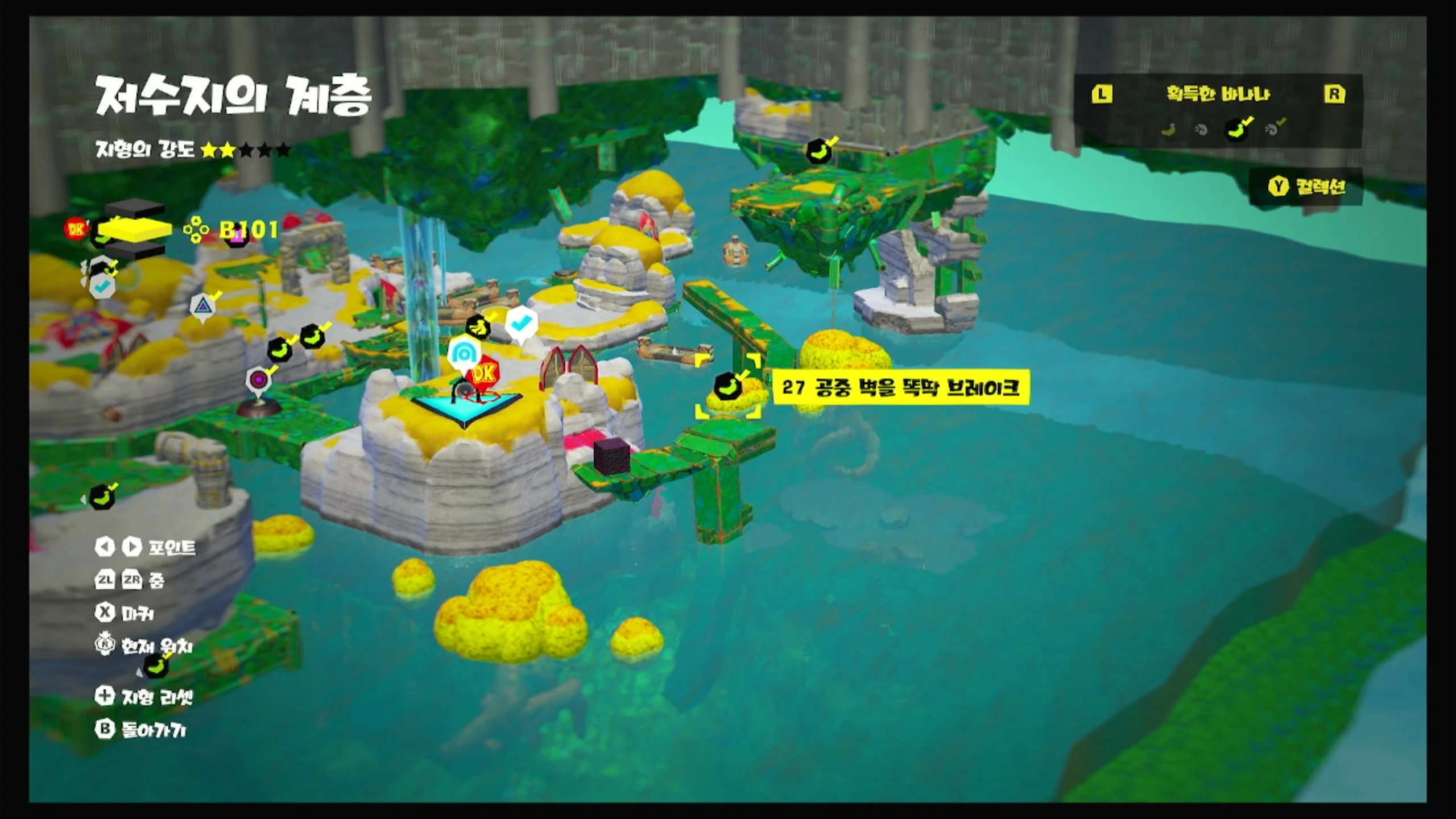Choose the collected banana filter icon
This screenshot has width=1456, height=819.
click(1237, 130)
